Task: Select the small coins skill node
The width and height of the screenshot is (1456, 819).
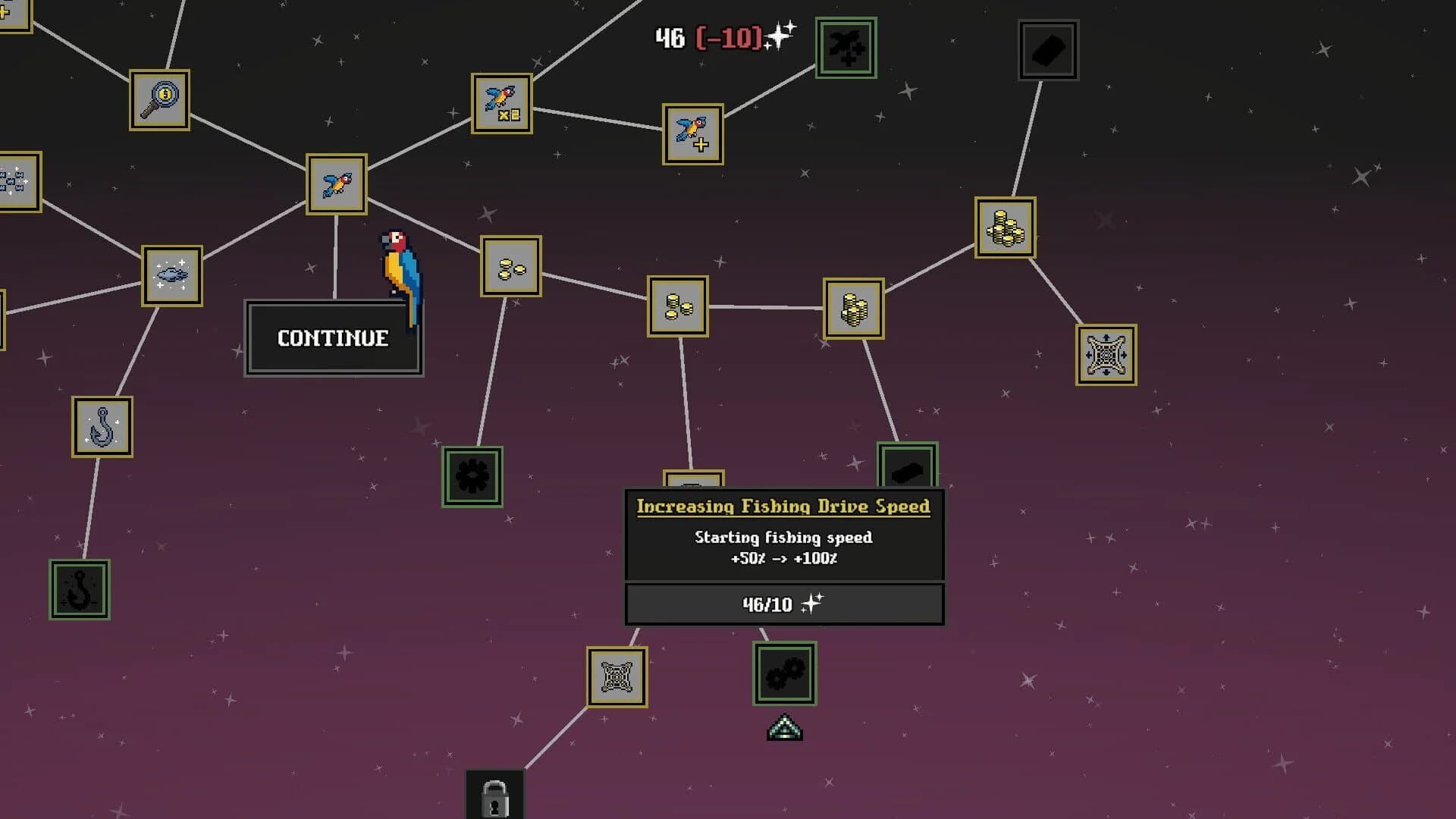Action: (x=510, y=267)
